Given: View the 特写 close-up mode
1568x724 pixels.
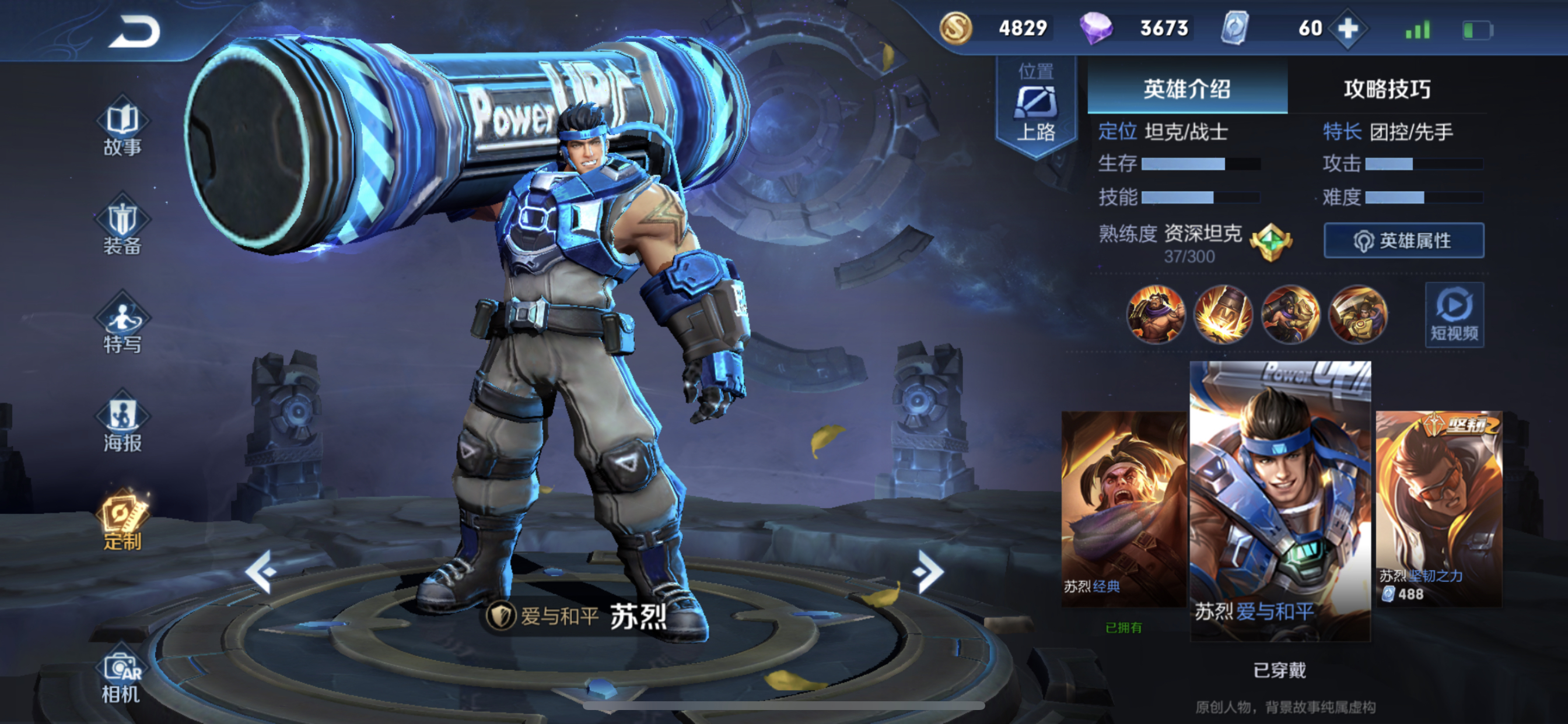Looking at the screenshot, I should (x=122, y=324).
